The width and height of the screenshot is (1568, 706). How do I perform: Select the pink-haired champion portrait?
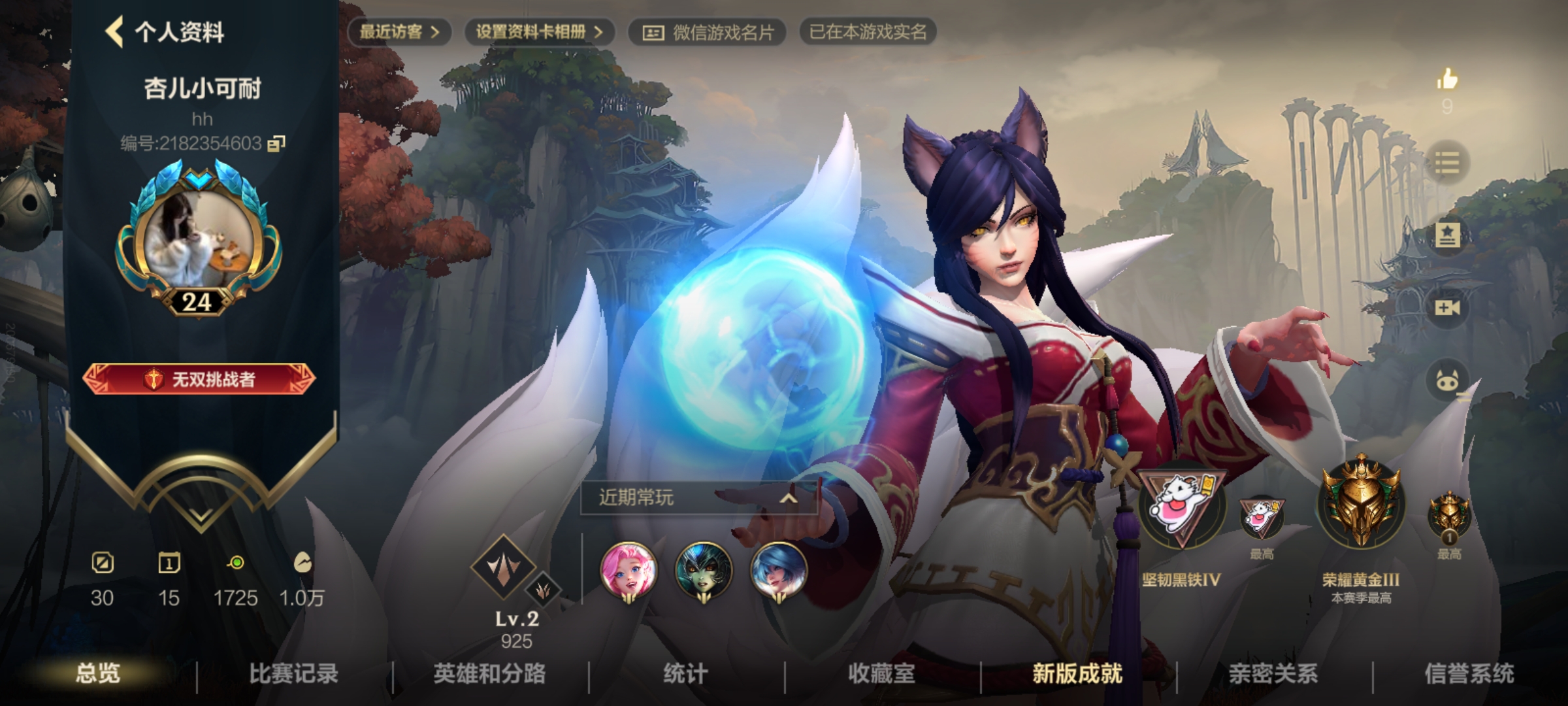[x=628, y=570]
